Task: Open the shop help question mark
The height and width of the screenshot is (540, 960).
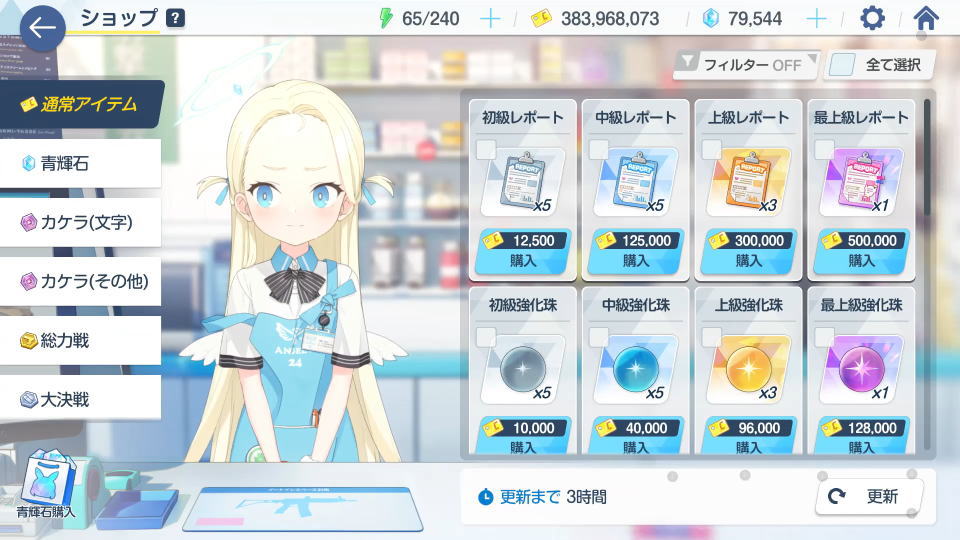Action: click(175, 17)
